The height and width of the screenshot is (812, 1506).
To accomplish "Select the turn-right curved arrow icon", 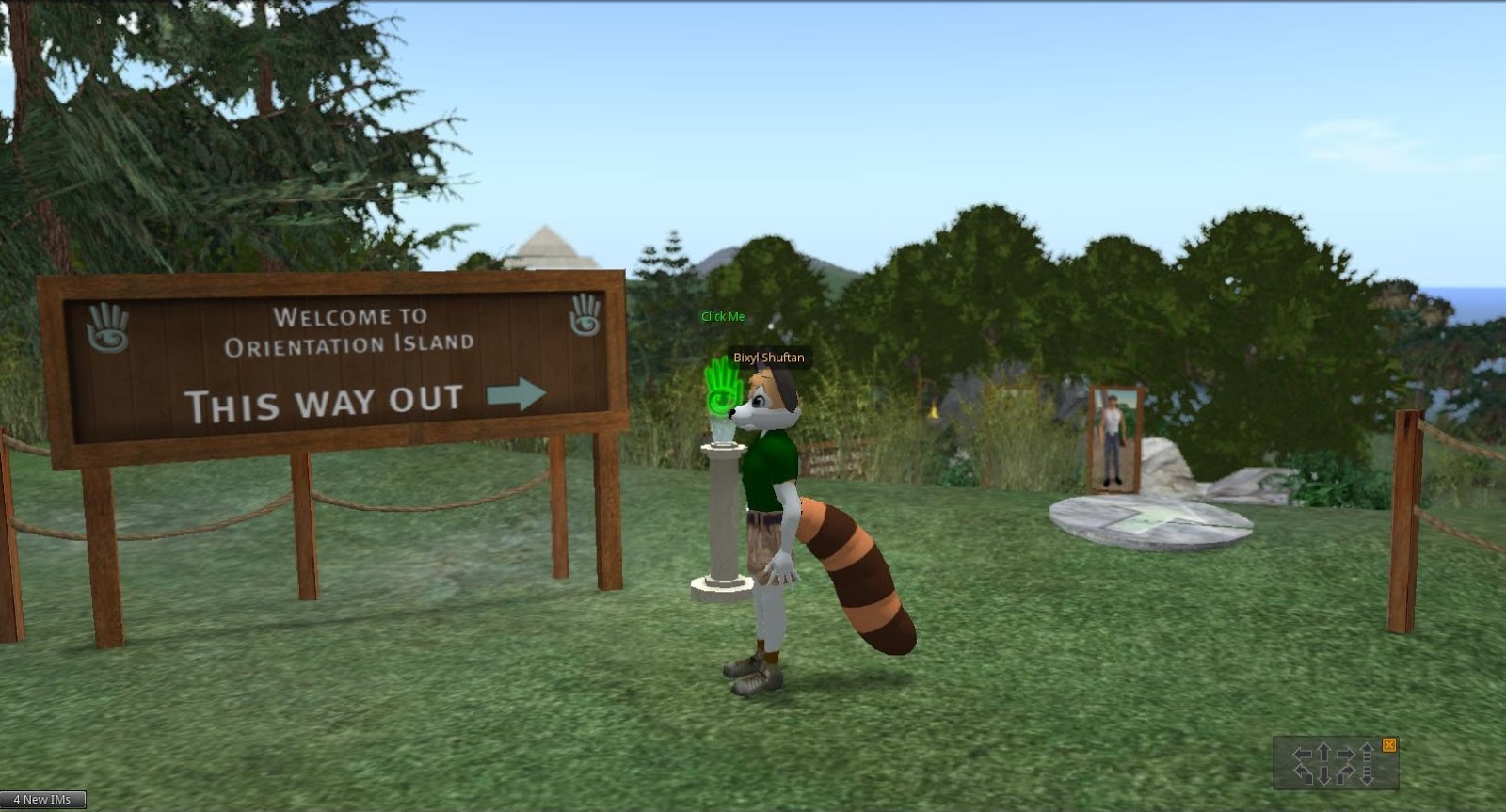I will coord(1345,773).
